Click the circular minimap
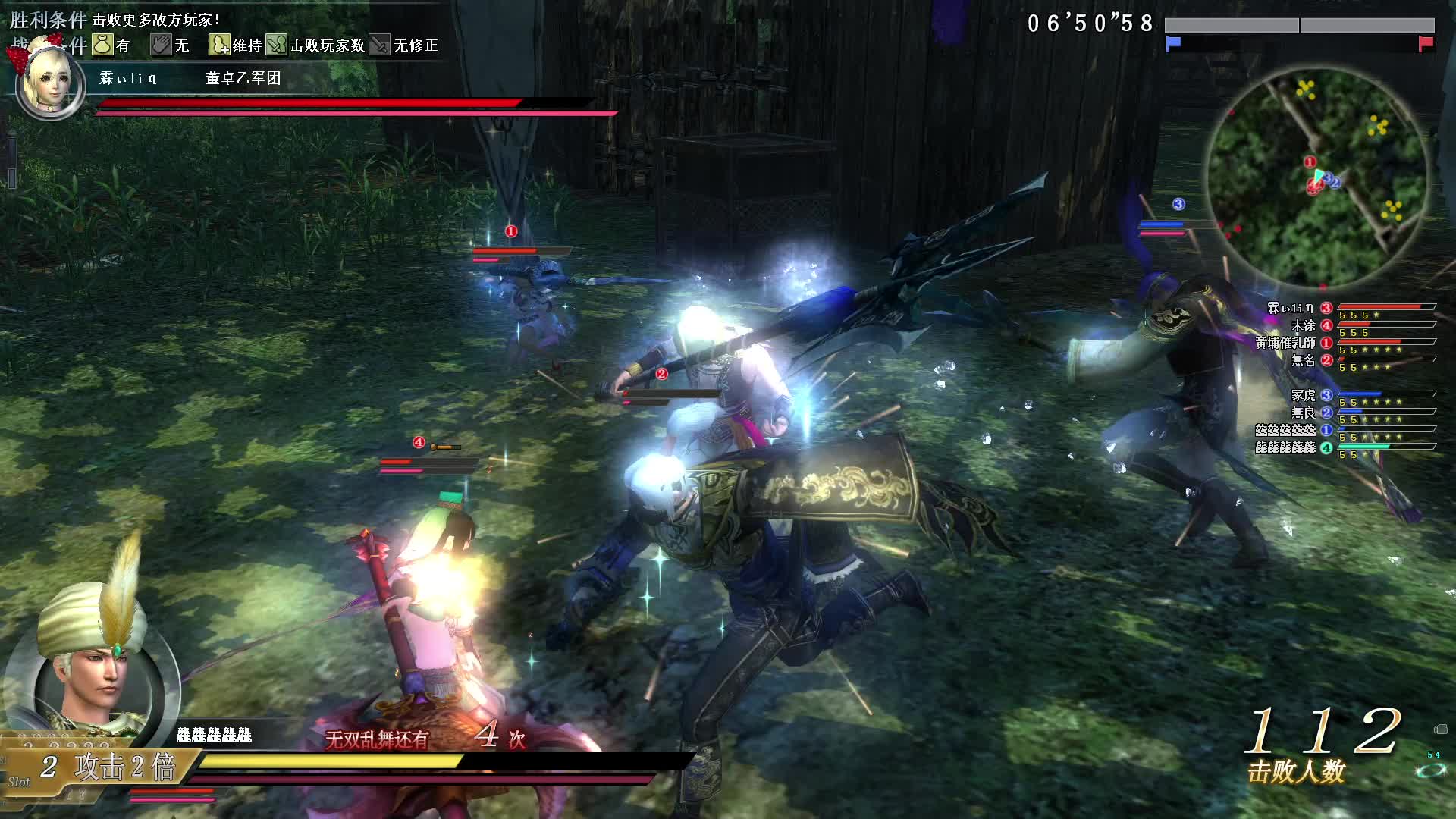Viewport: 1456px width, 819px height. pyautogui.click(x=1317, y=179)
